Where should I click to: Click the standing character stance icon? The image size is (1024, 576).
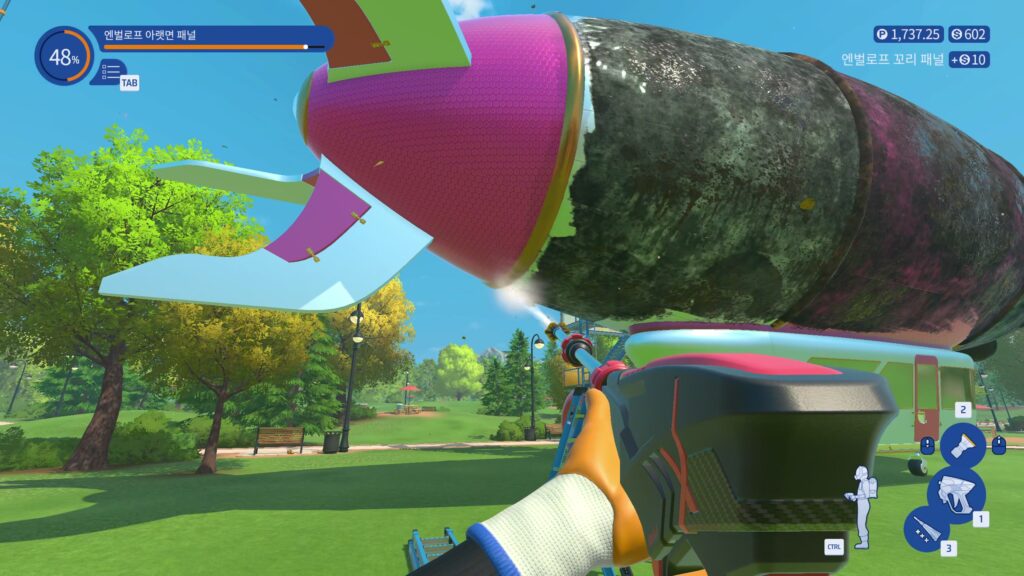point(859,505)
